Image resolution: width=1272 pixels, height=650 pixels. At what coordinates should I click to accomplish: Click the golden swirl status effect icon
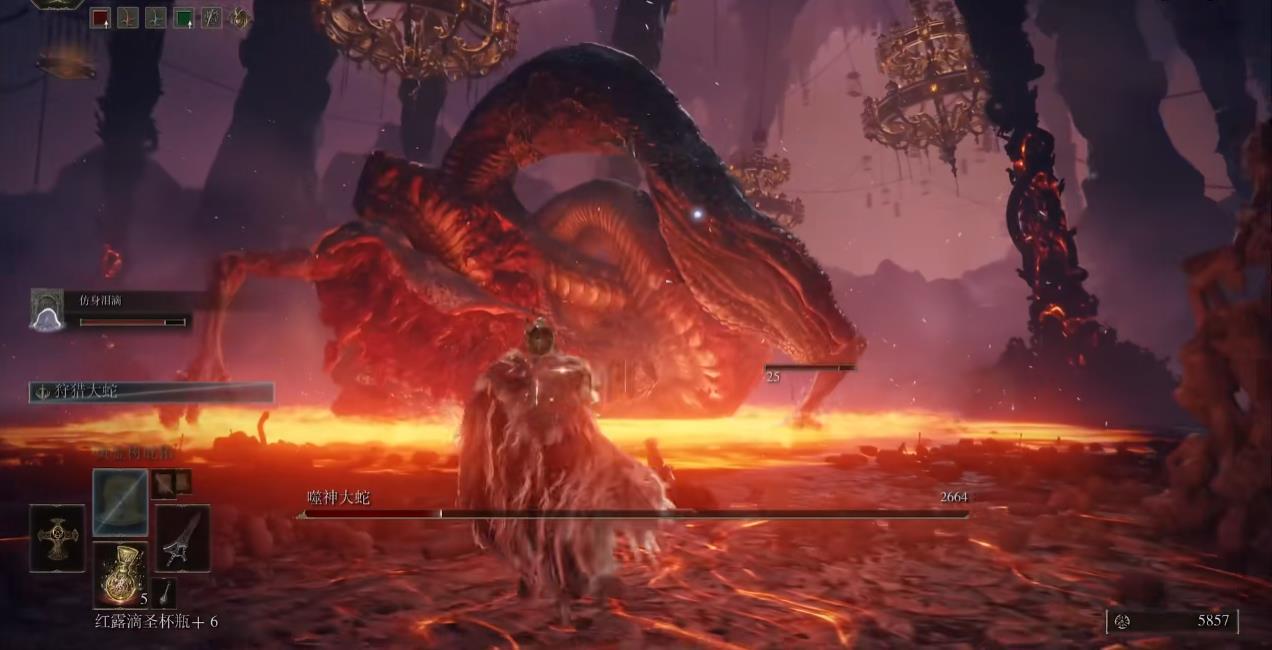(x=240, y=17)
